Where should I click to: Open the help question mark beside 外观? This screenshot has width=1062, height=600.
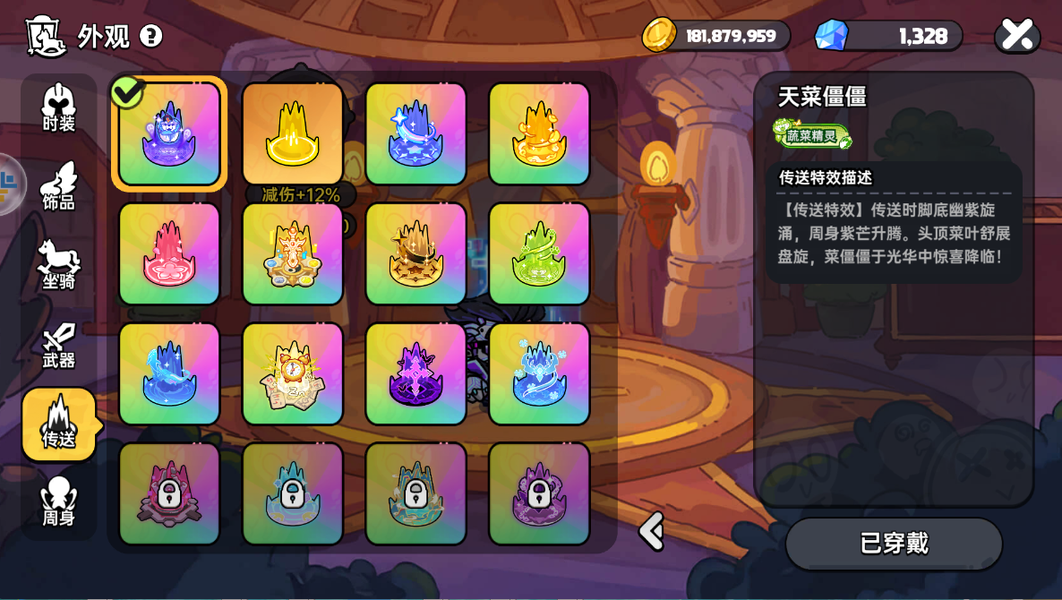coord(151,36)
